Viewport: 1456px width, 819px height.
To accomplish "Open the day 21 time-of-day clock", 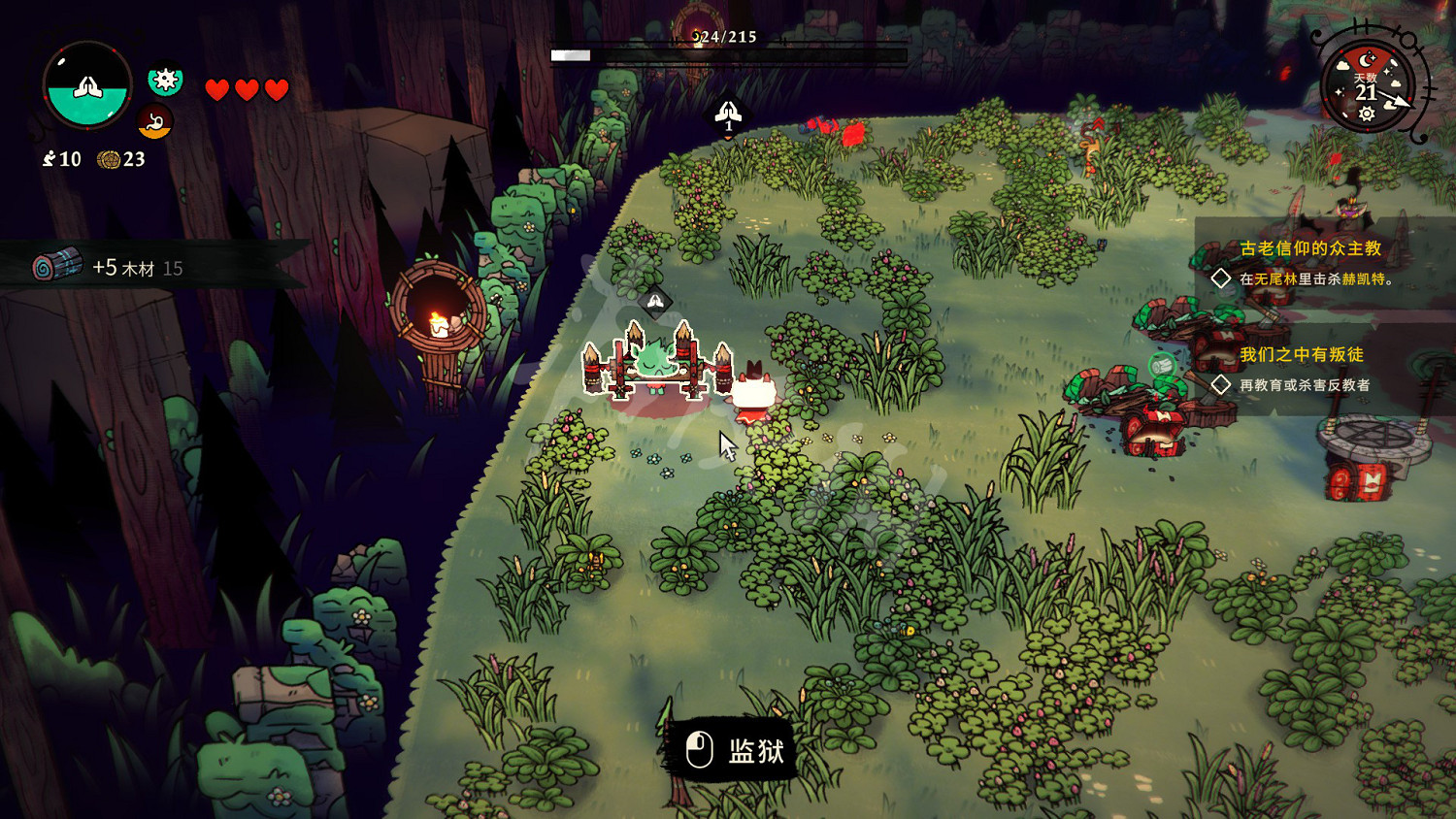I will tap(1367, 85).
